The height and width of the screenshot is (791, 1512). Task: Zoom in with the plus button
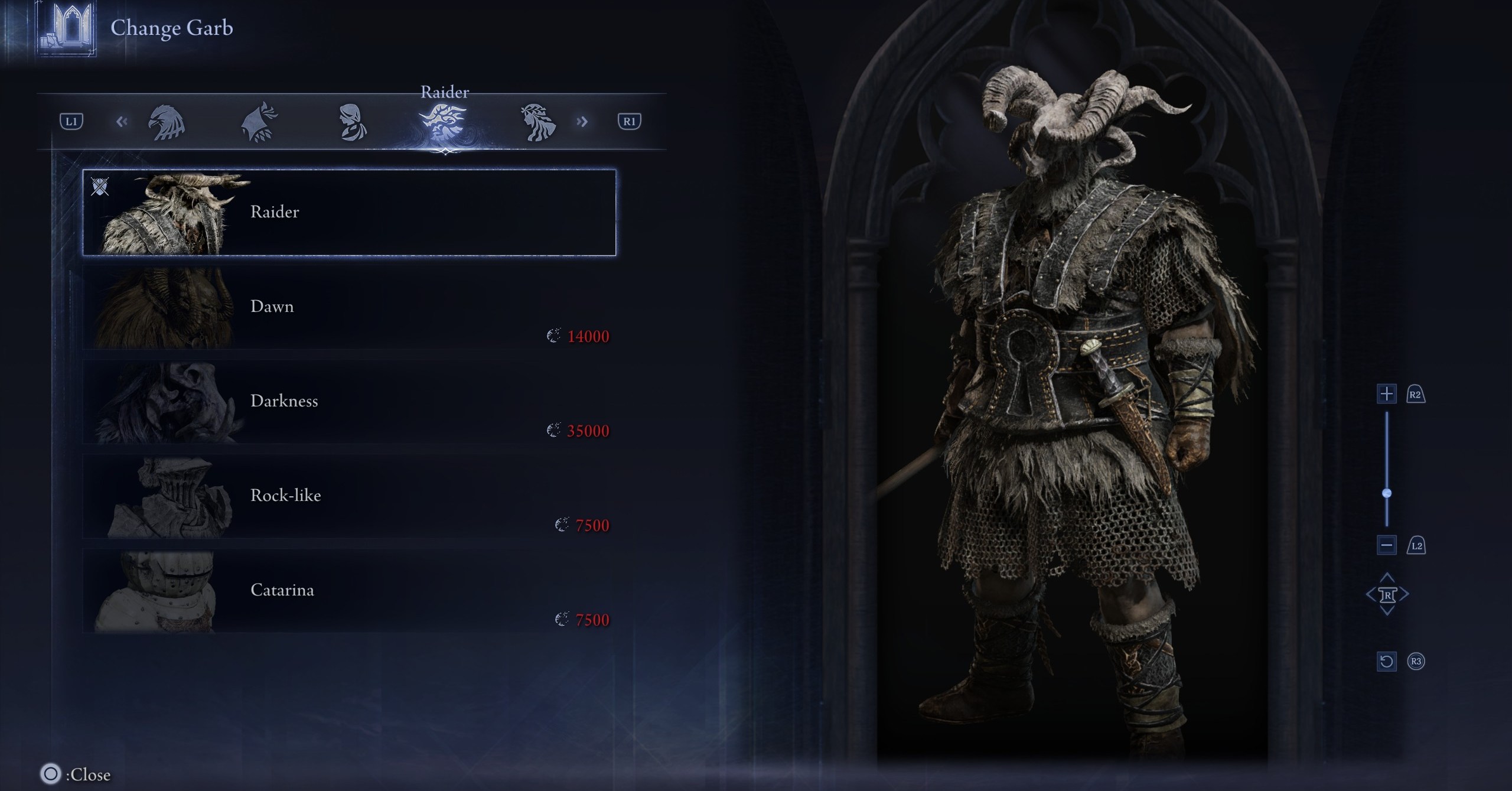coord(1386,394)
